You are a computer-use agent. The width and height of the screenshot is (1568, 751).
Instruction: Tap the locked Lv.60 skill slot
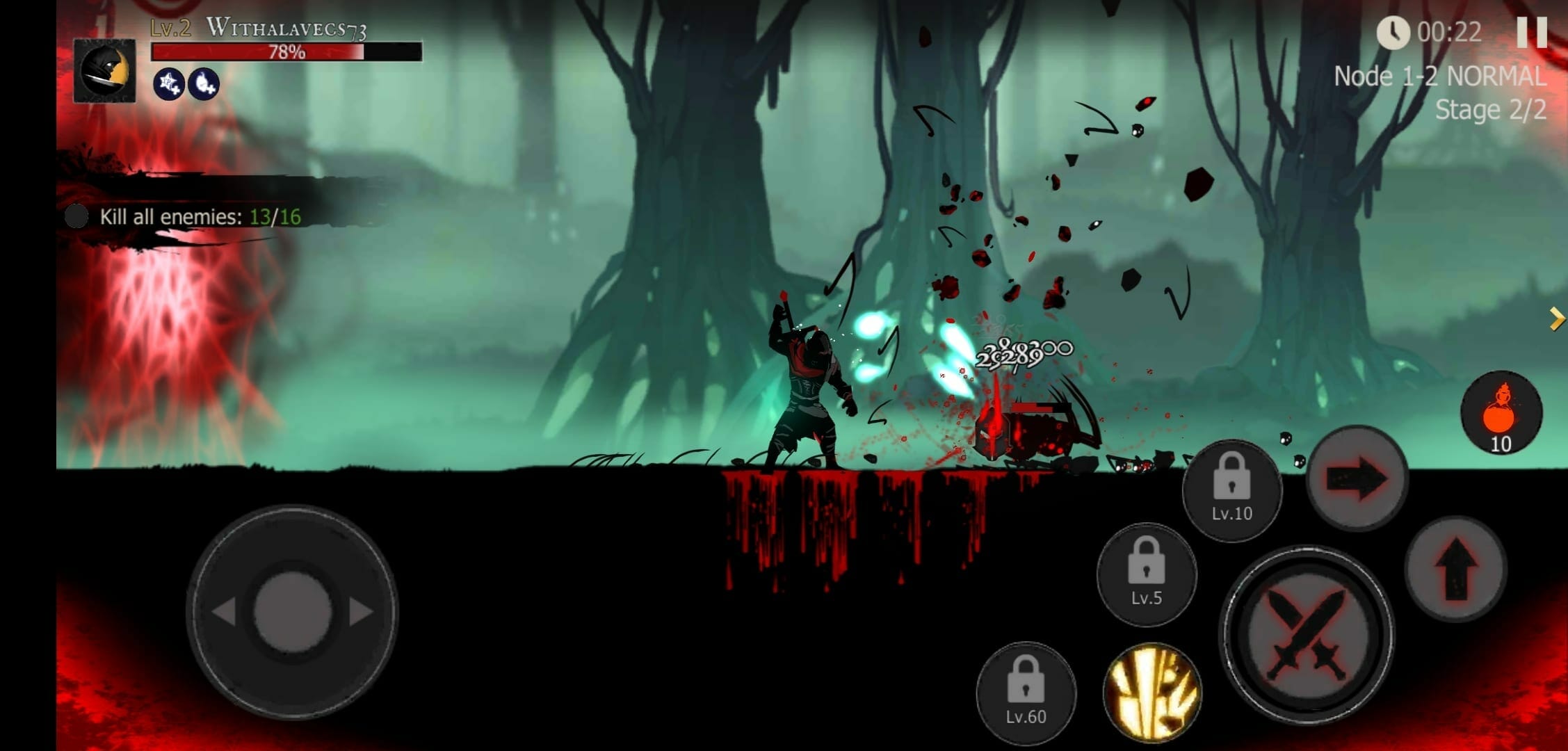(1026, 693)
